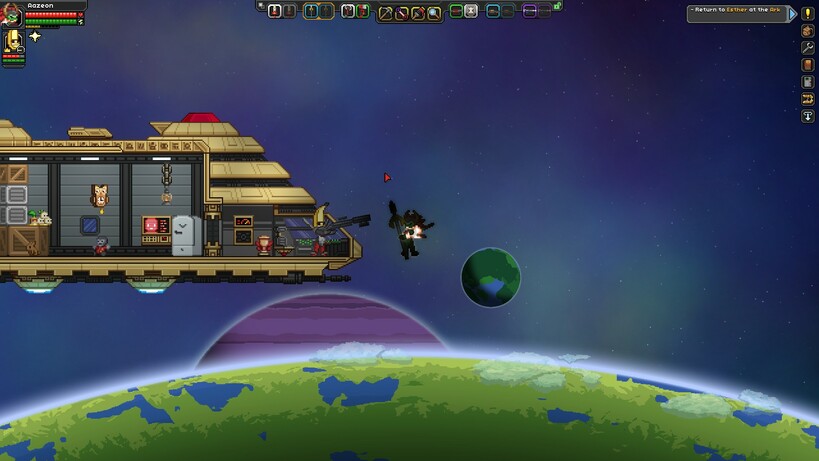The width and height of the screenshot is (819, 461).
Task: Click the beam down arrow icon
Action: point(808,116)
